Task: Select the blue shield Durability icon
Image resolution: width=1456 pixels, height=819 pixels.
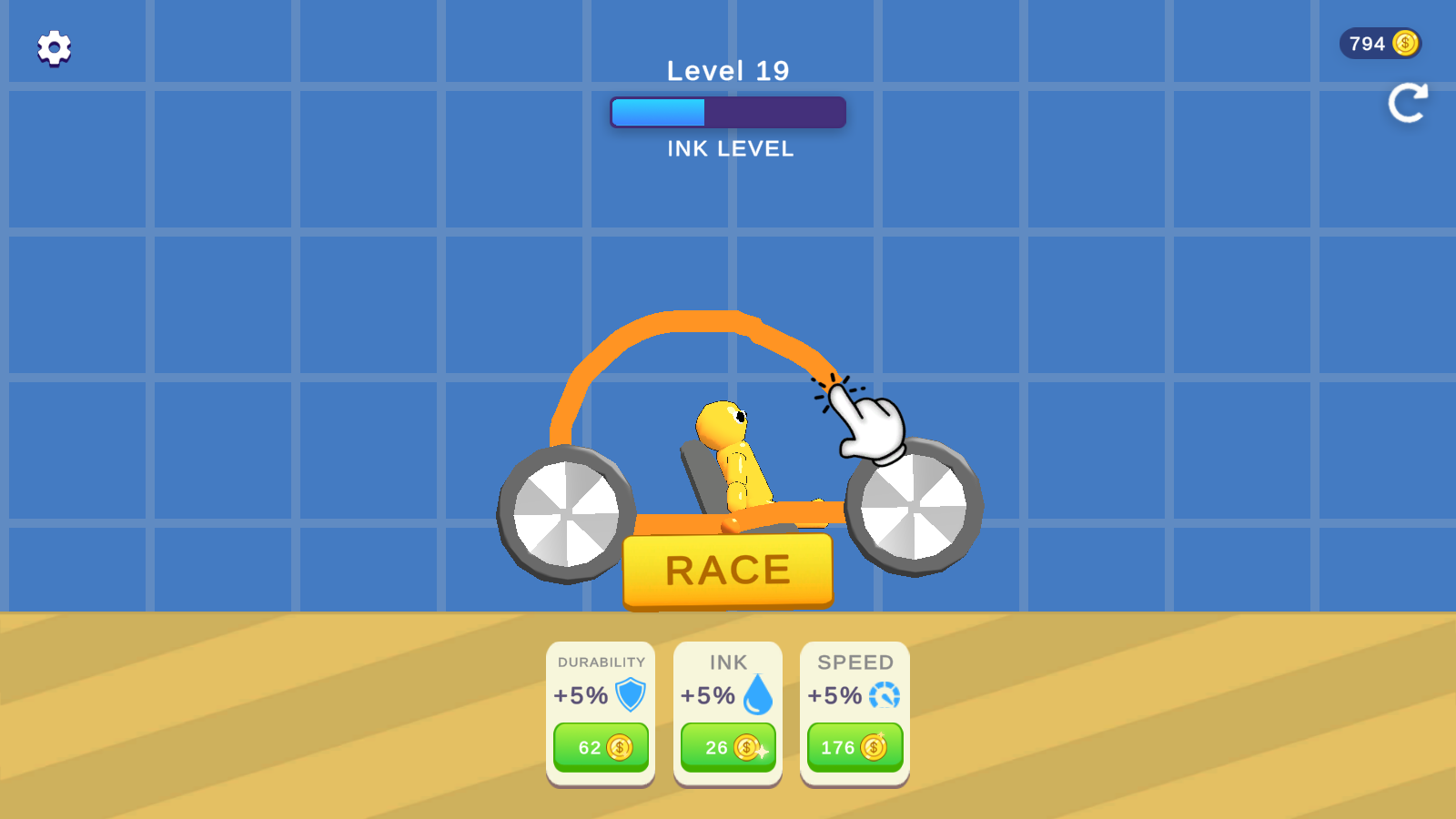Action: tap(629, 694)
